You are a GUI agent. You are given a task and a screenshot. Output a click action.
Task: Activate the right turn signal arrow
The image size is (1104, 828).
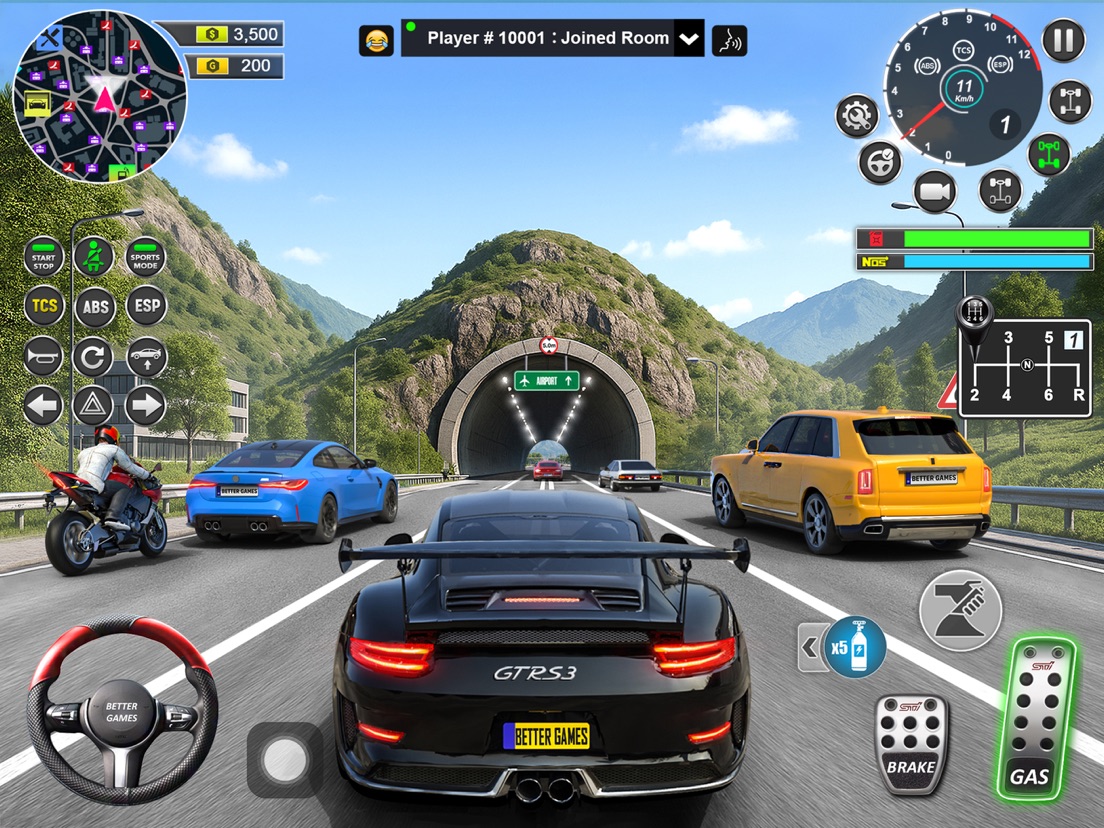[x=146, y=406]
